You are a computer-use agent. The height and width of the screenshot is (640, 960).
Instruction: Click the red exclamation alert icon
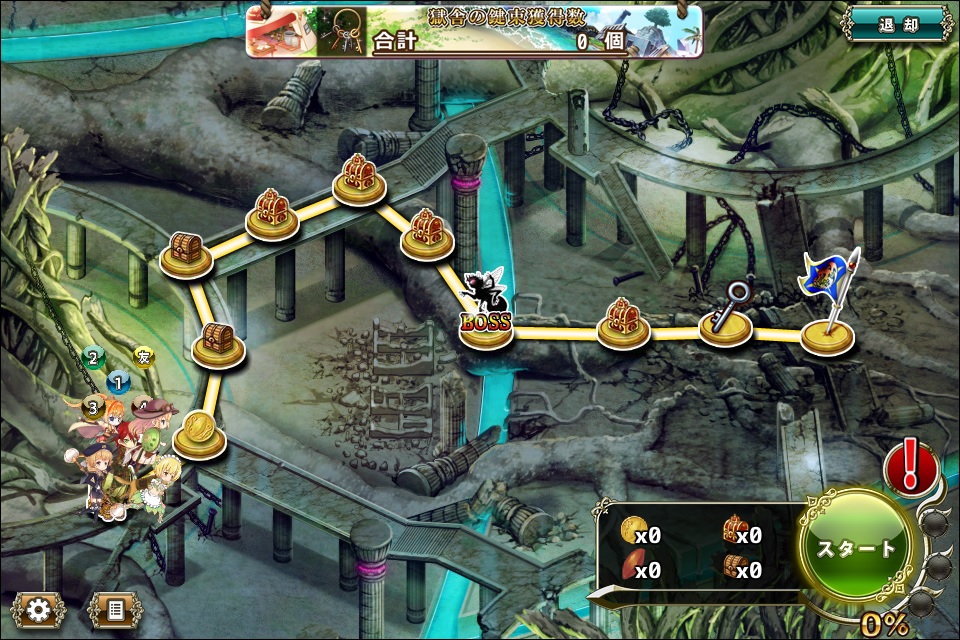click(911, 468)
